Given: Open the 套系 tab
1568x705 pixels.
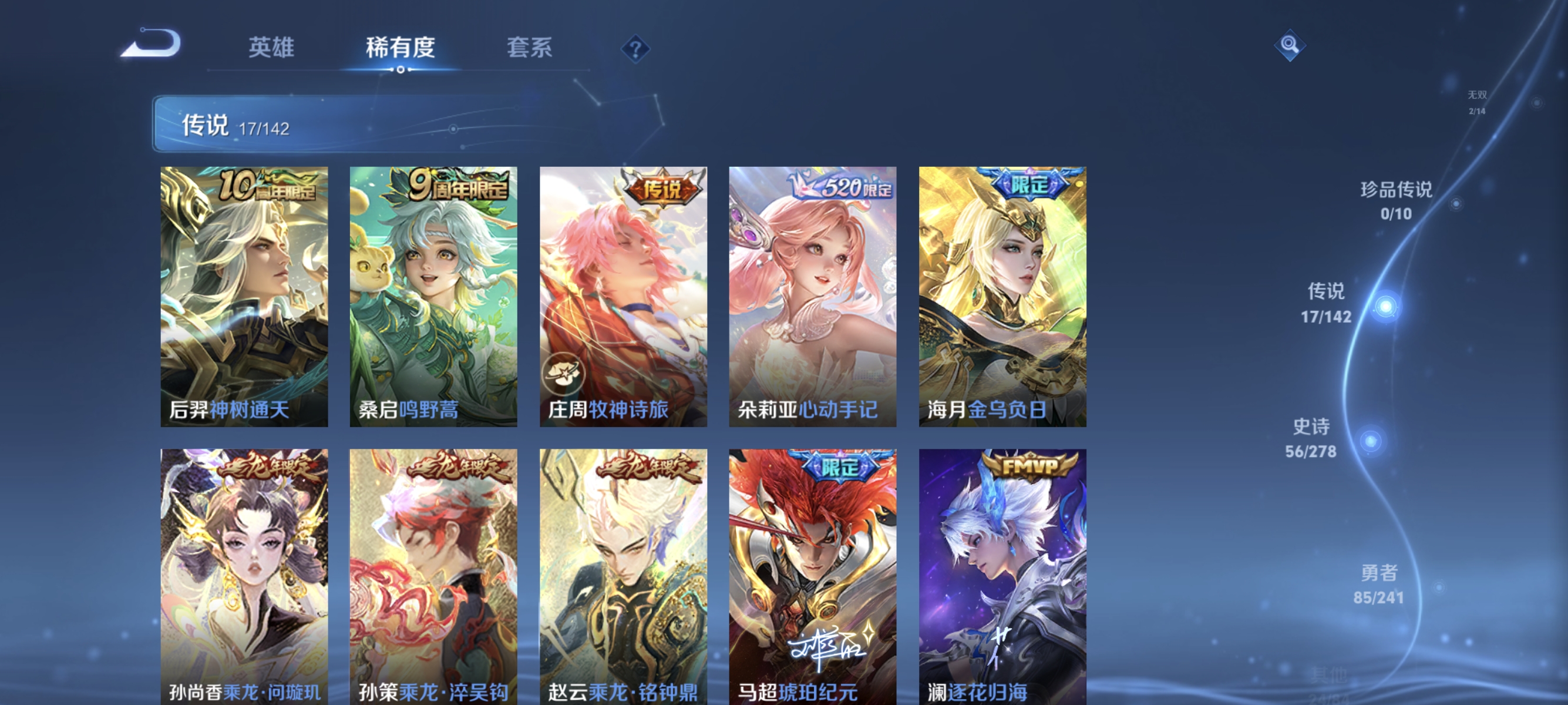Looking at the screenshot, I should point(531,48).
